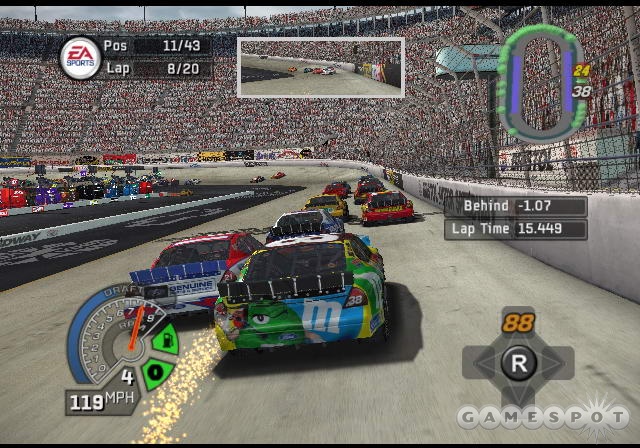The height and width of the screenshot is (448, 640).
Task: Click the EA Sports logo badge
Action: pos(79,58)
